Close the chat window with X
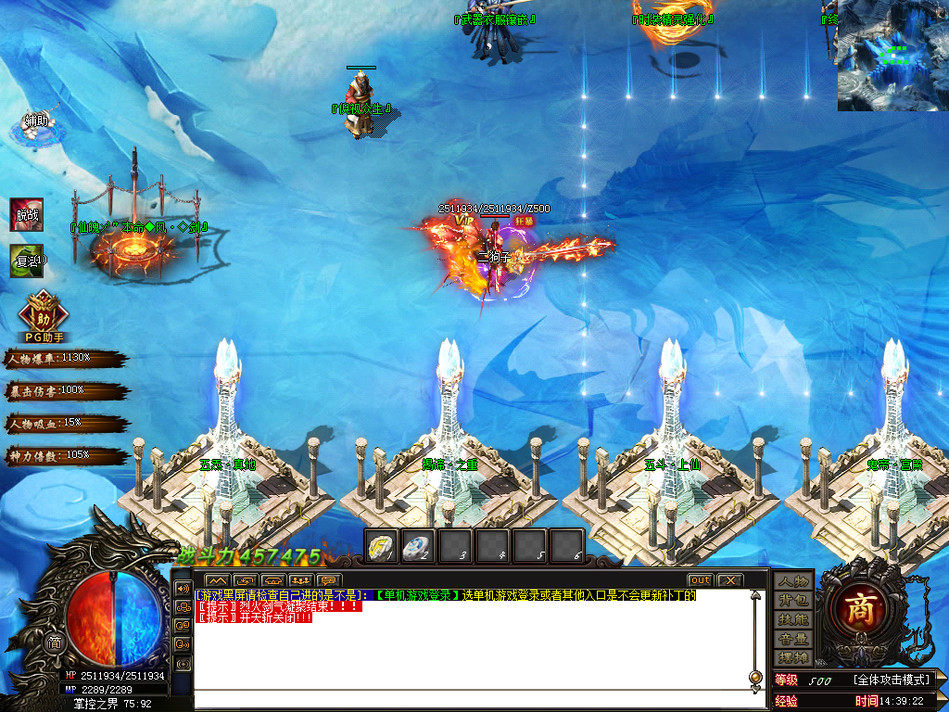This screenshot has width=949, height=712. point(730,580)
